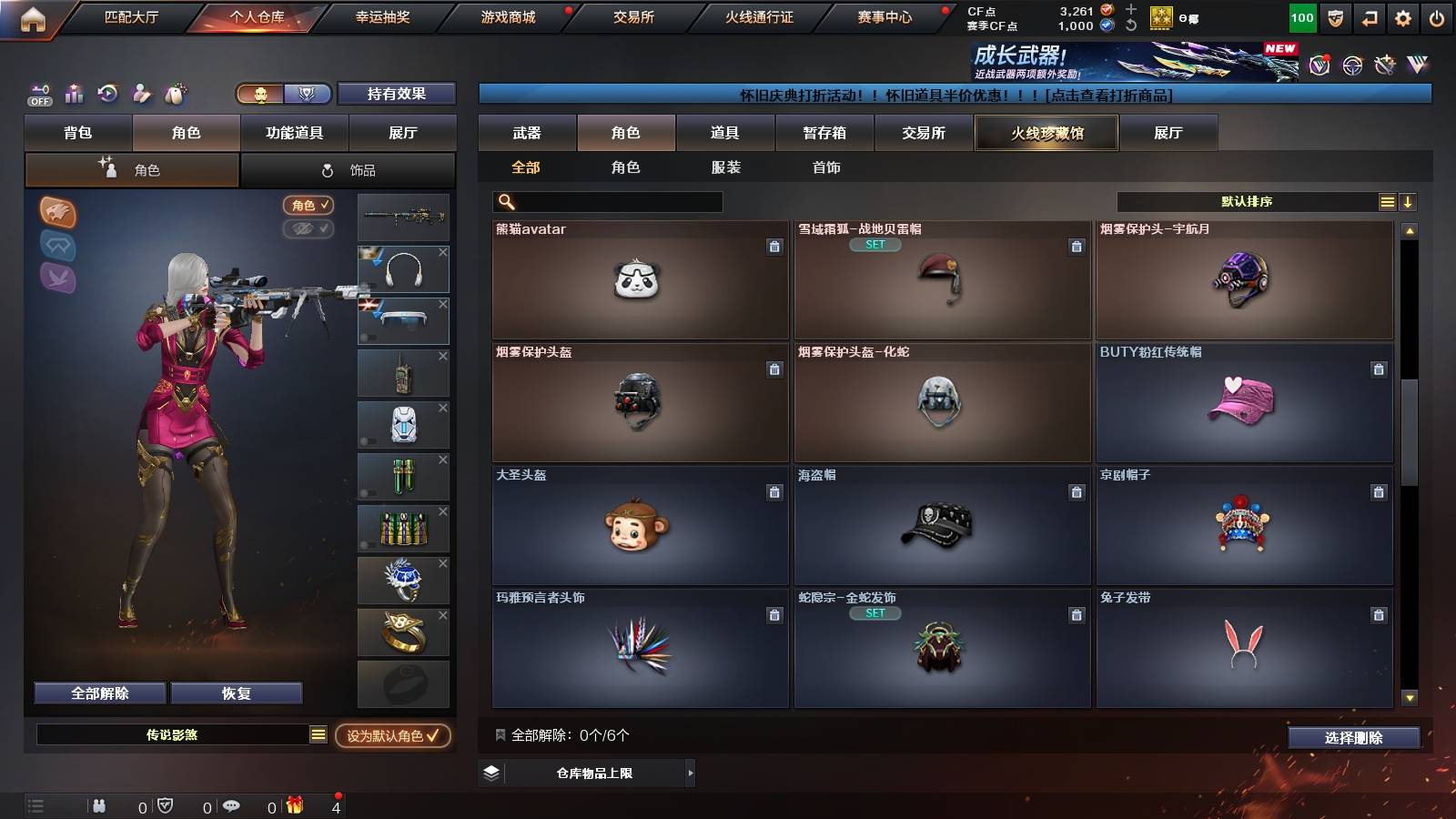
Task: Click the binoculars spectate icon in bottom bar
Action: pos(98,805)
